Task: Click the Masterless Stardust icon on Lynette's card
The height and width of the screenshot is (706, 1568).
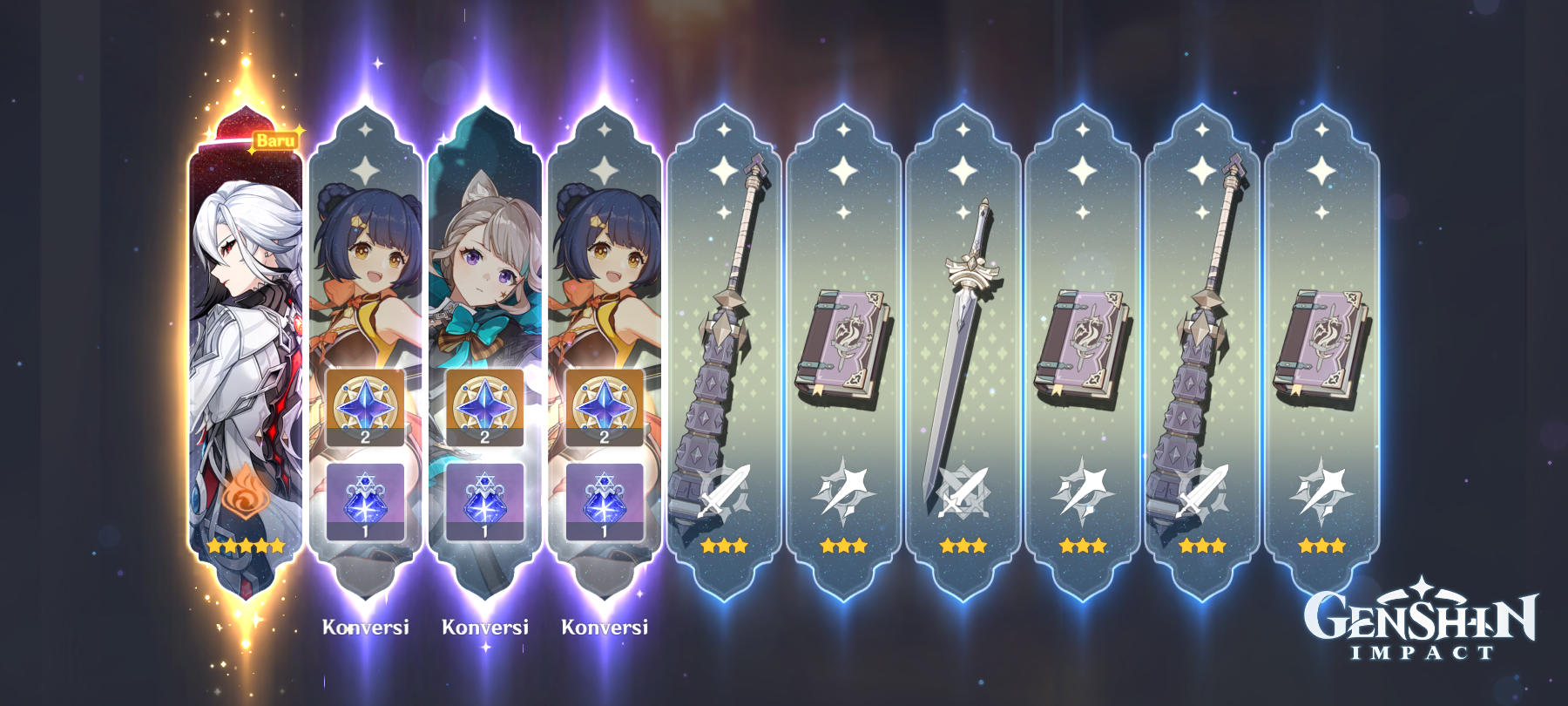Action: [x=485, y=499]
